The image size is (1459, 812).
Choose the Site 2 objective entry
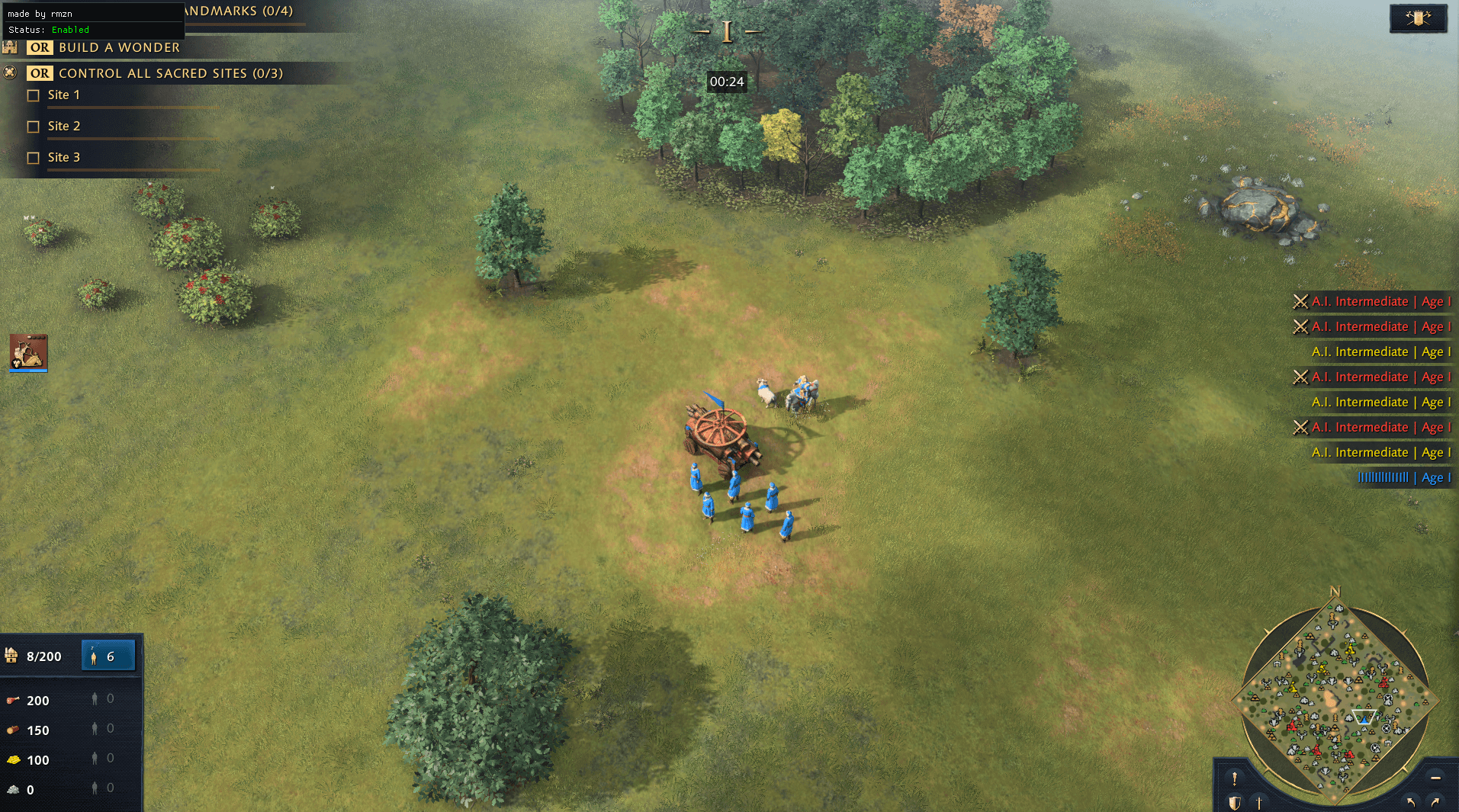[63, 127]
